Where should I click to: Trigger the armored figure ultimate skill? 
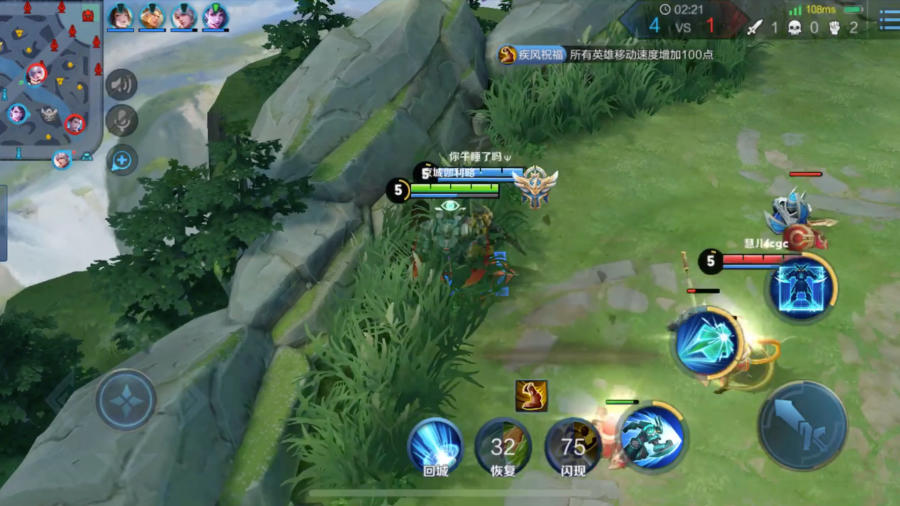(801, 286)
